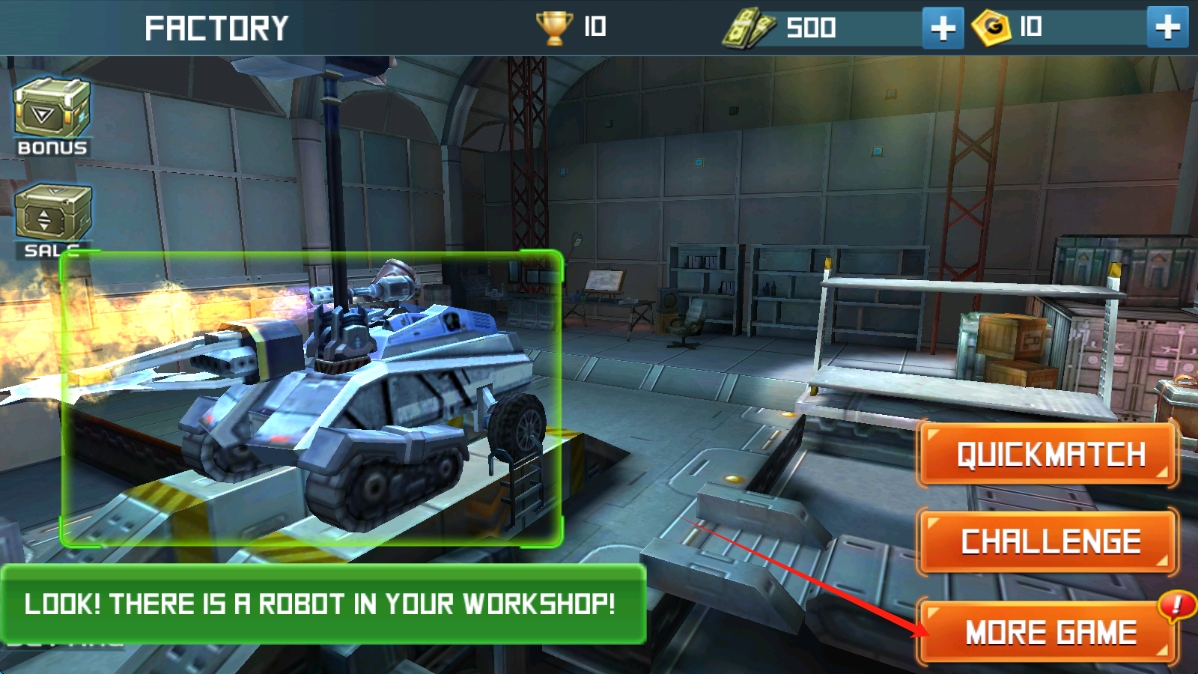The image size is (1198, 674).
Task: Tap the robot workshop tutorial message
Action: pos(322,604)
